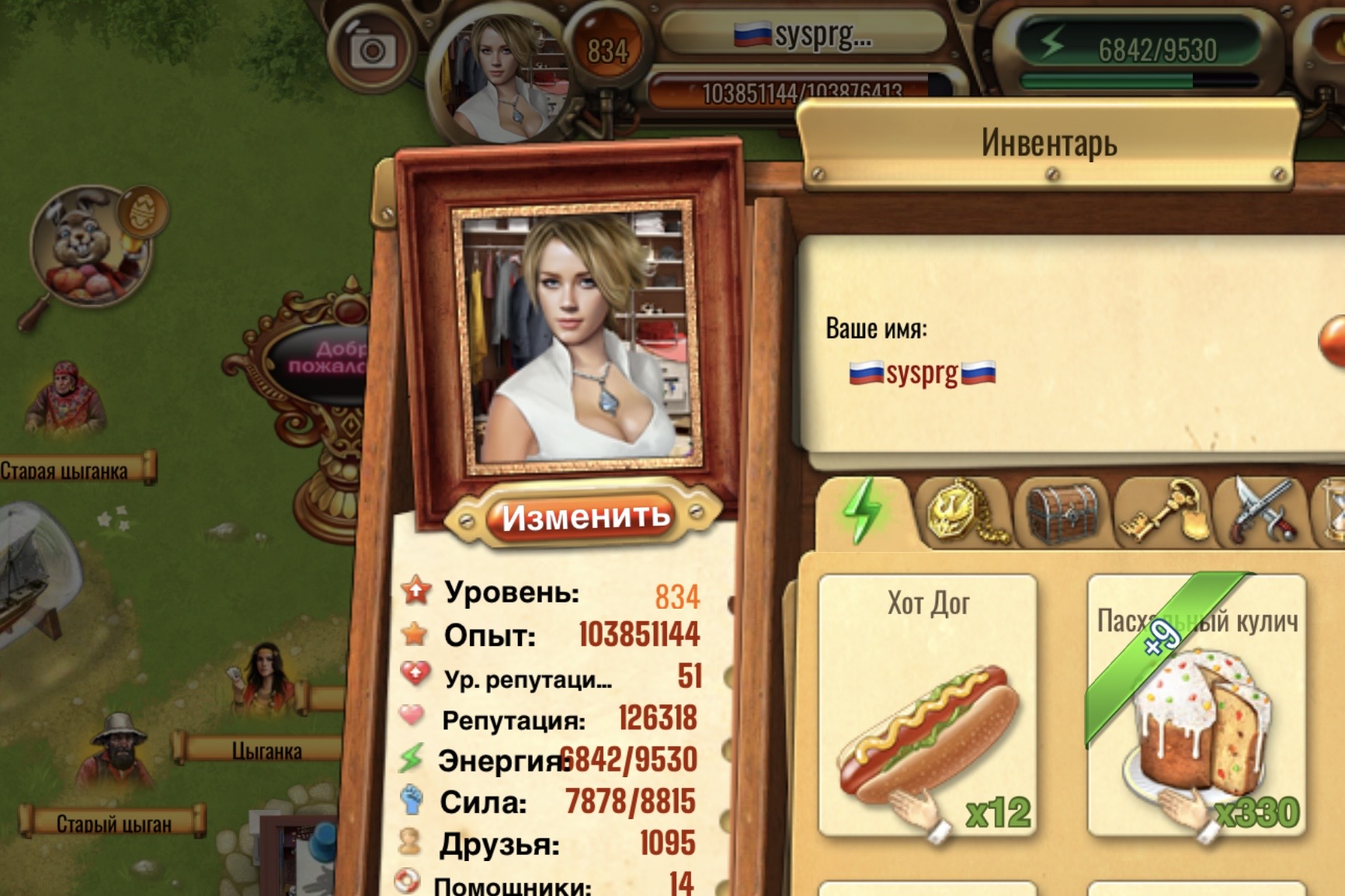Screen dimensions: 1345x896
Task: Open the Старый цыган label
Action: [113, 823]
